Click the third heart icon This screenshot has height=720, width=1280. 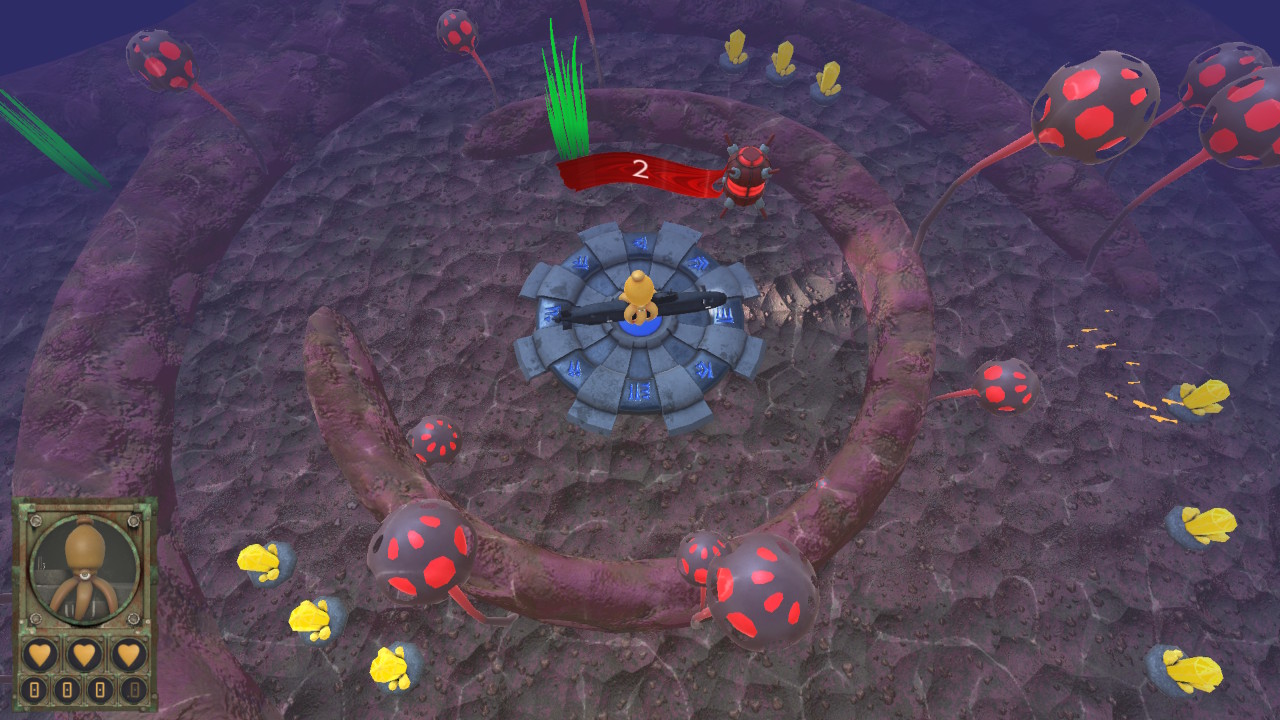pos(129,655)
